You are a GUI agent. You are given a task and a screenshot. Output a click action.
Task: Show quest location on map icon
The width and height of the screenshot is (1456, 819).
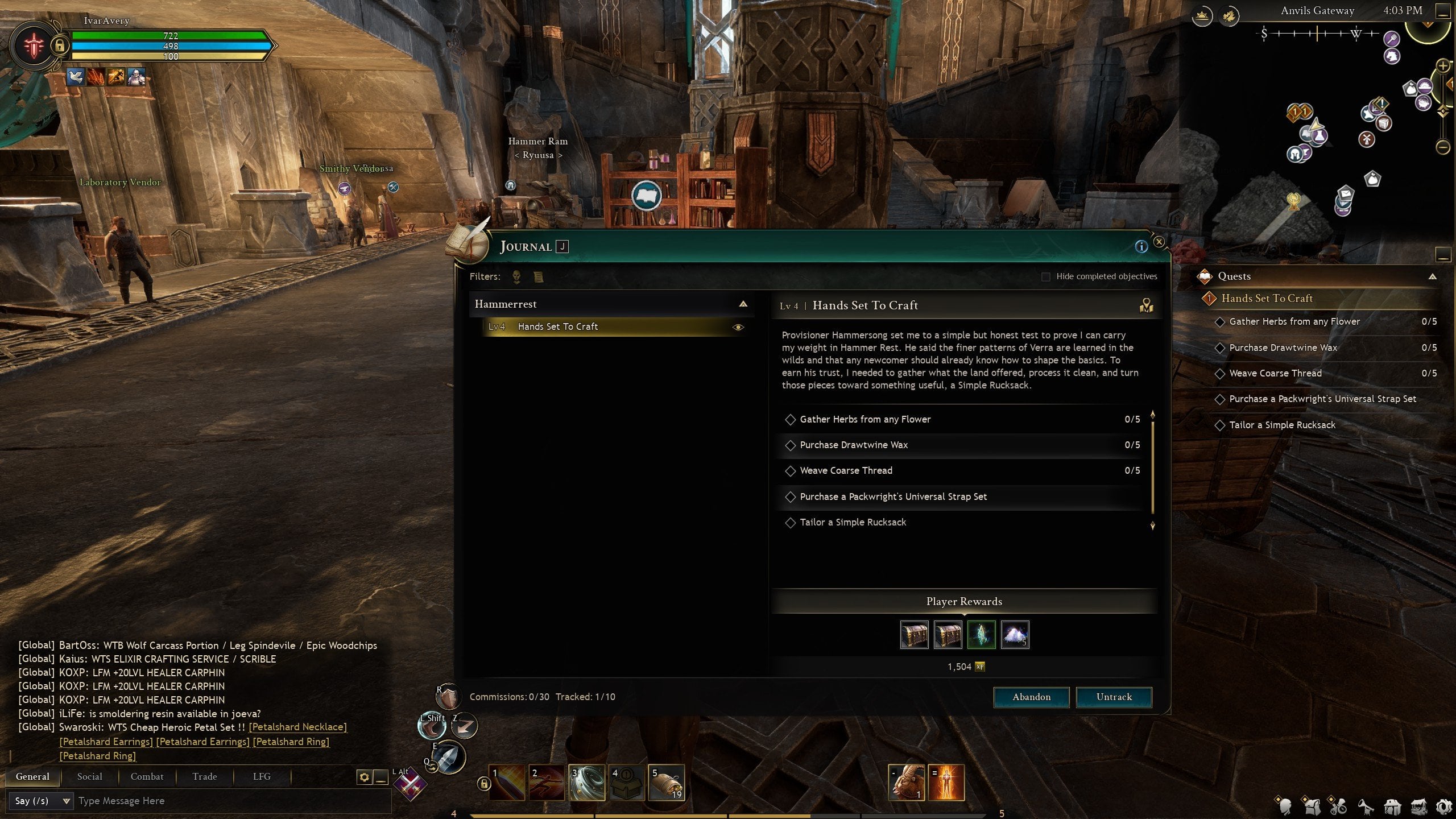click(1146, 306)
